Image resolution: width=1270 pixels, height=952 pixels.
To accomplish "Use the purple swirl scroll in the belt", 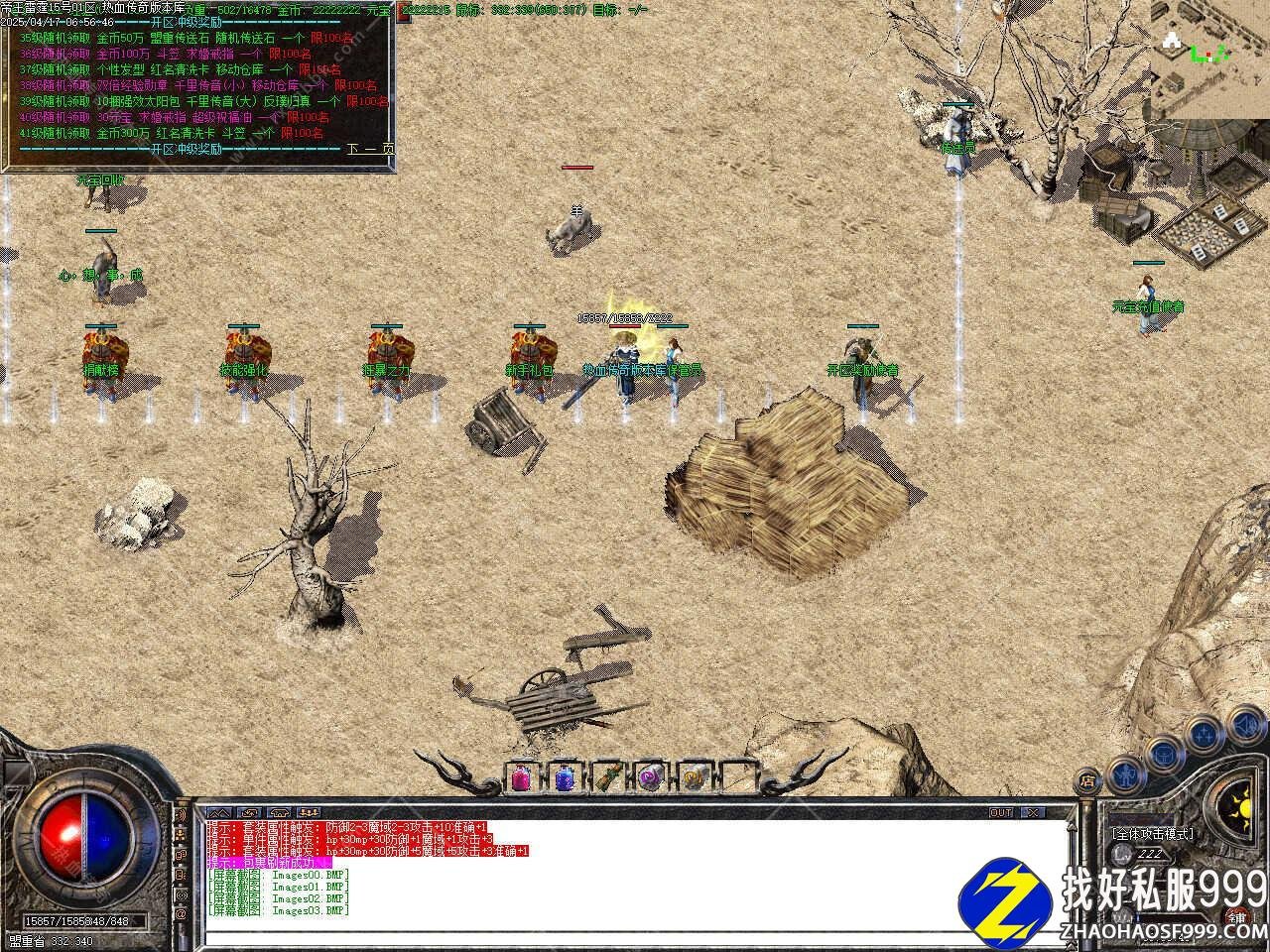I will [651, 778].
